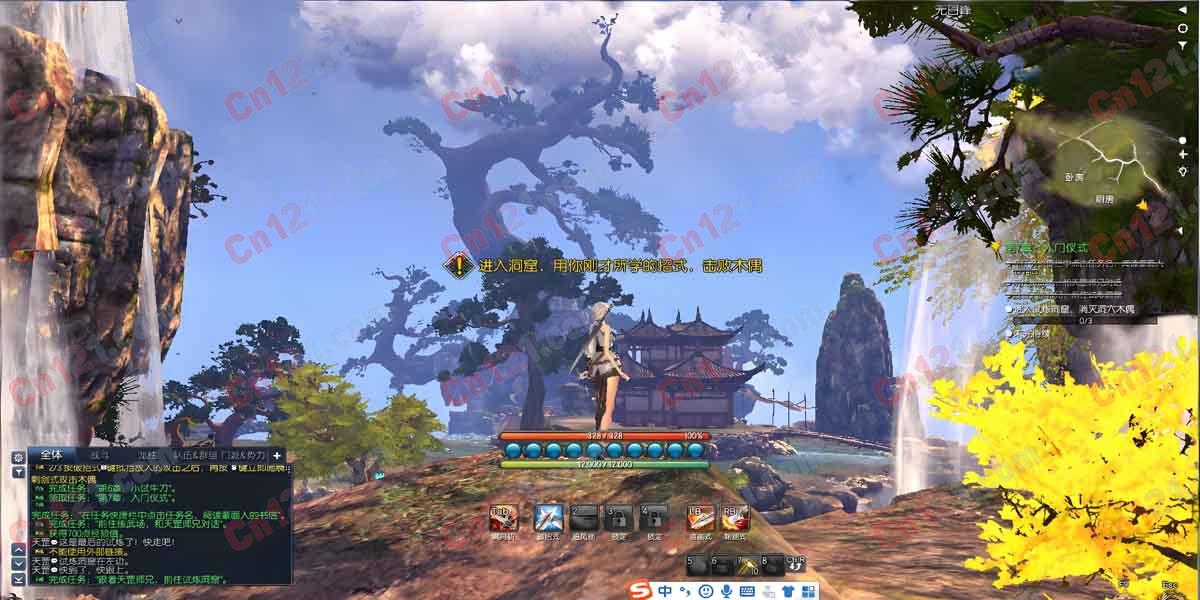Toggle the Sogou microphone voice input
1200x600 pixels.
point(728,591)
